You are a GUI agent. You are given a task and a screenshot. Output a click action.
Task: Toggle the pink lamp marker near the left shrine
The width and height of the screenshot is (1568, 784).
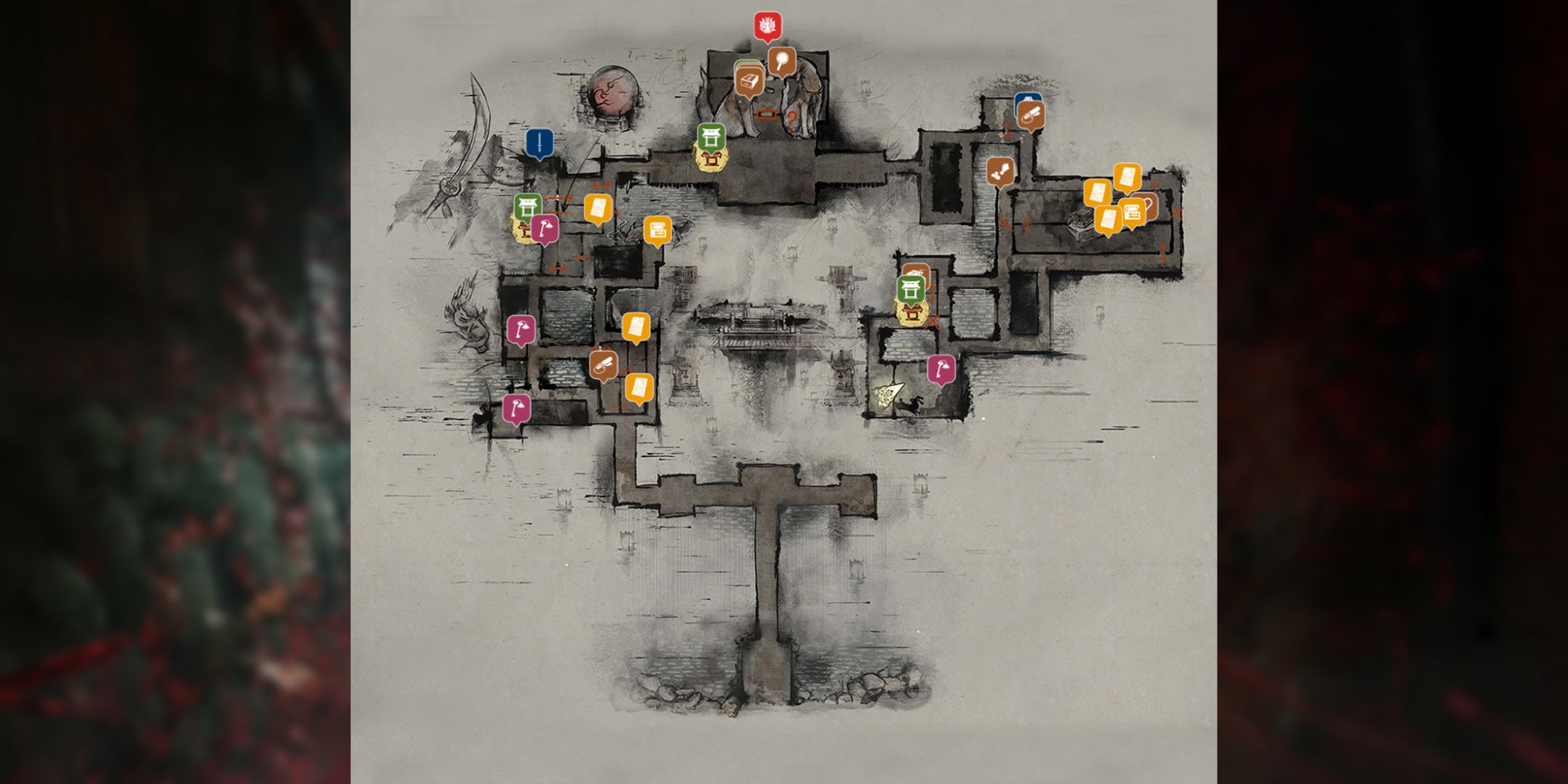pos(544,227)
